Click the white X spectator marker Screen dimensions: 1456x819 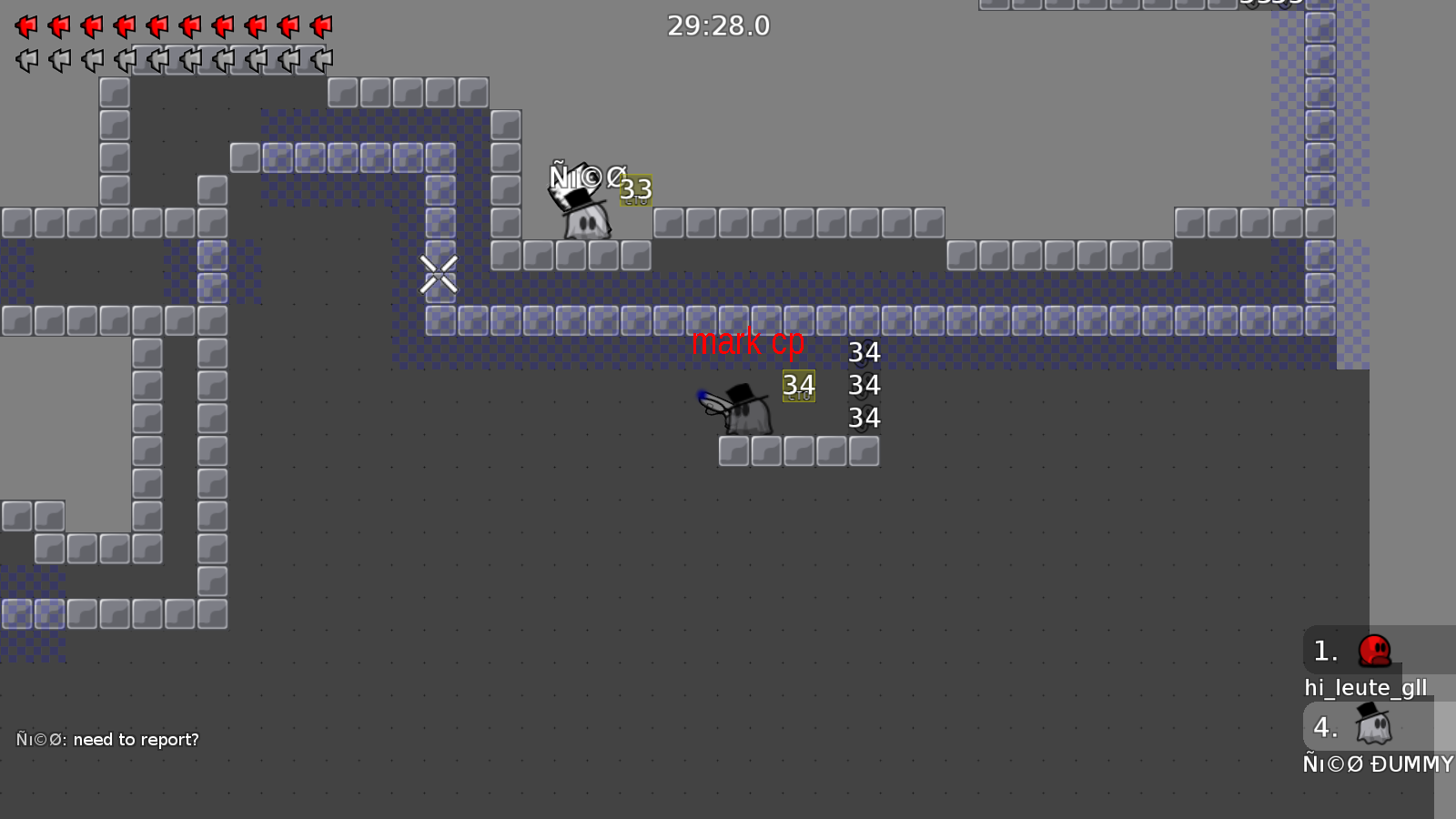(x=439, y=274)
